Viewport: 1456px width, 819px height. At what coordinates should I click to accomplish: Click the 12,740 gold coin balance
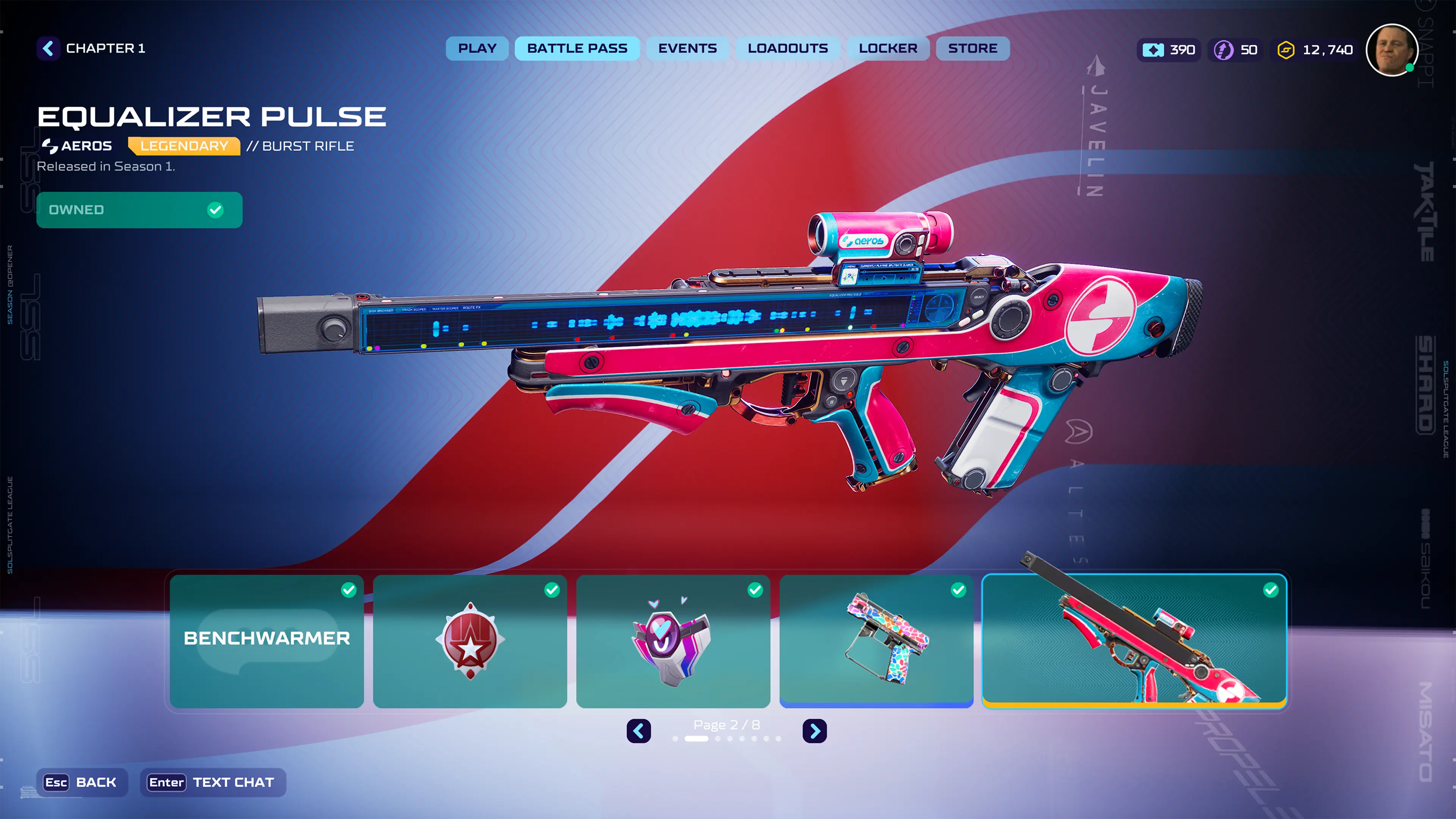click(1315, 50)
